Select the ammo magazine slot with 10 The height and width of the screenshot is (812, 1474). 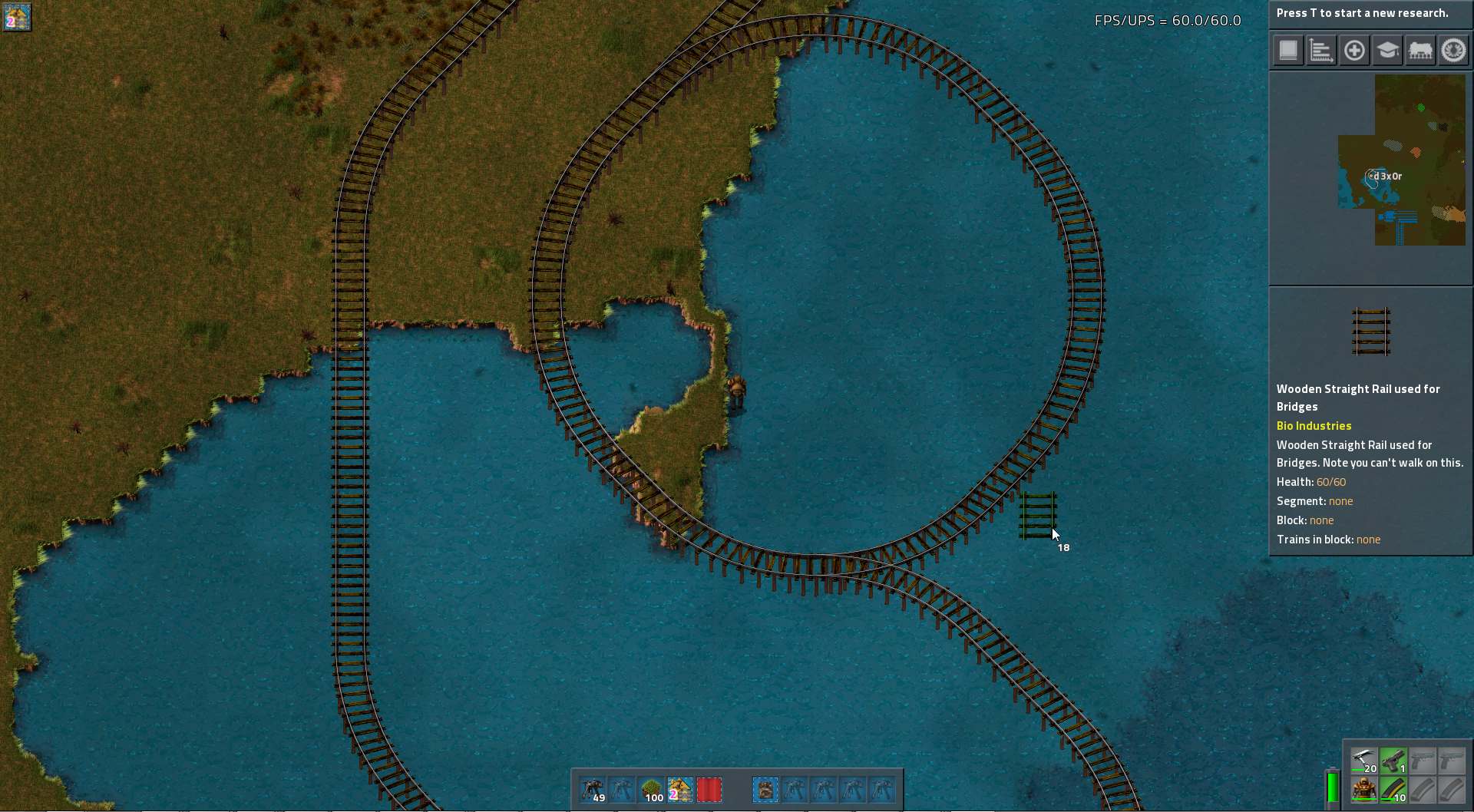pyautogui.click(x=1393, y=790)
